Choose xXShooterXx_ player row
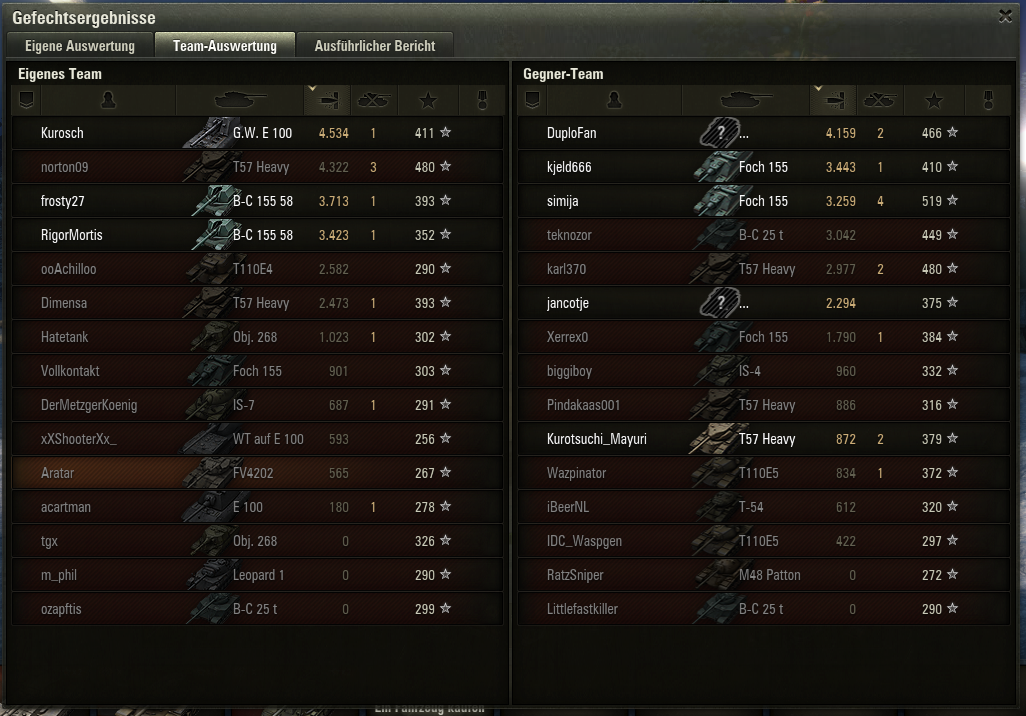 click(x=79, y=439)
